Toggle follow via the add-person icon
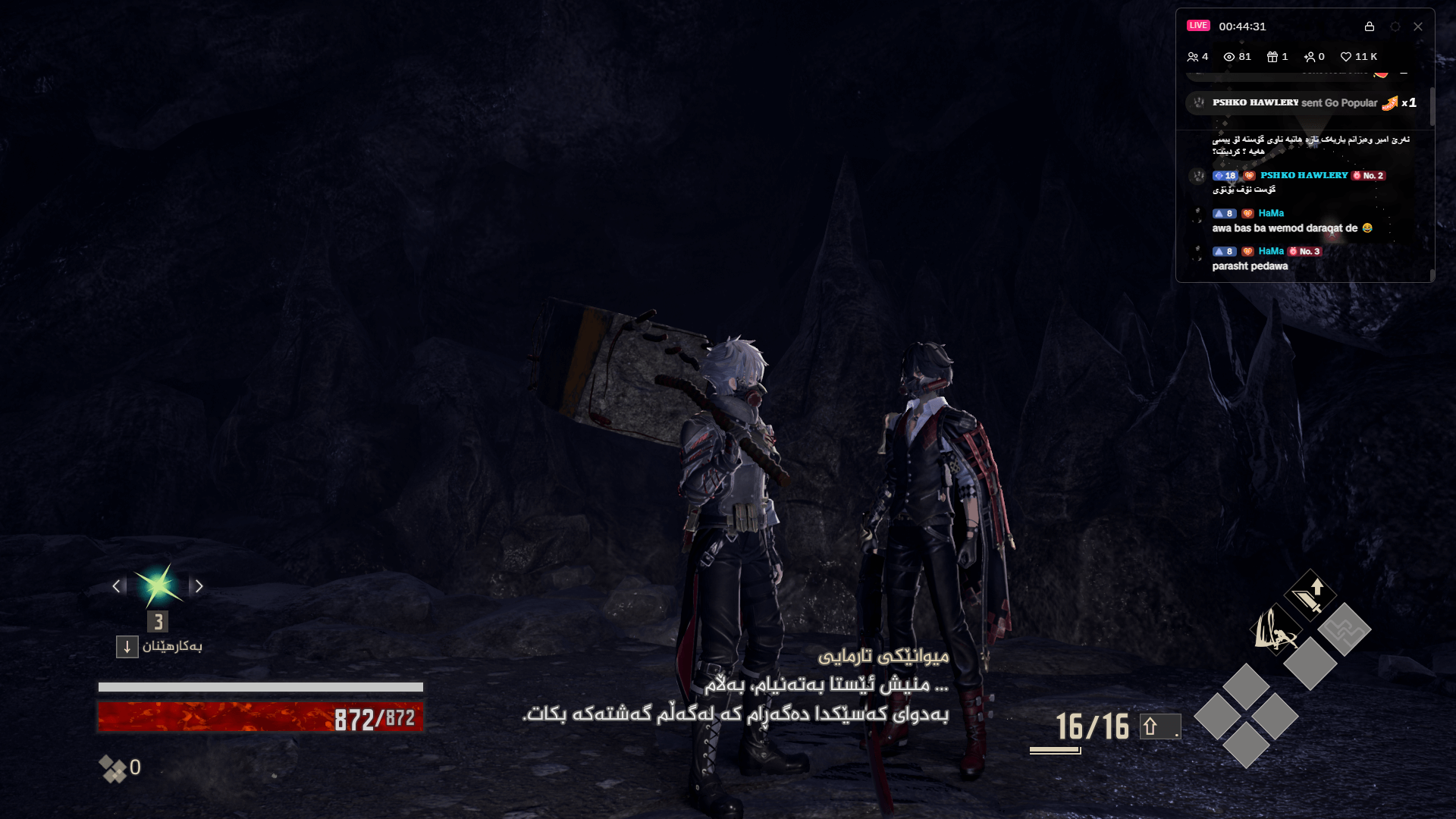This screenshot has width=1456, height=819. point(1311,56)
